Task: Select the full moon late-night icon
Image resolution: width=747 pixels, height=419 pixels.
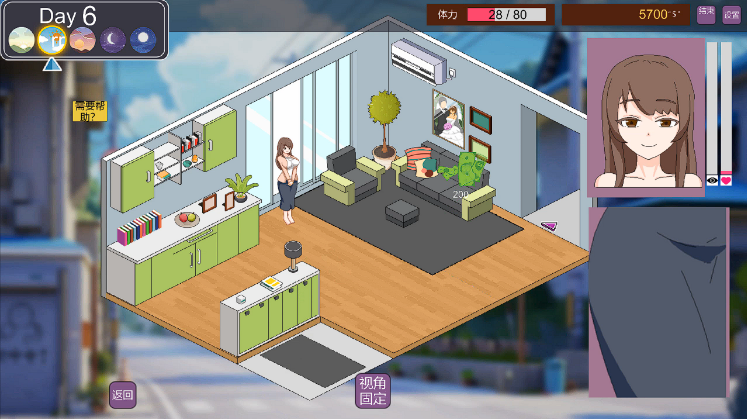Action: tap(143, 40)
